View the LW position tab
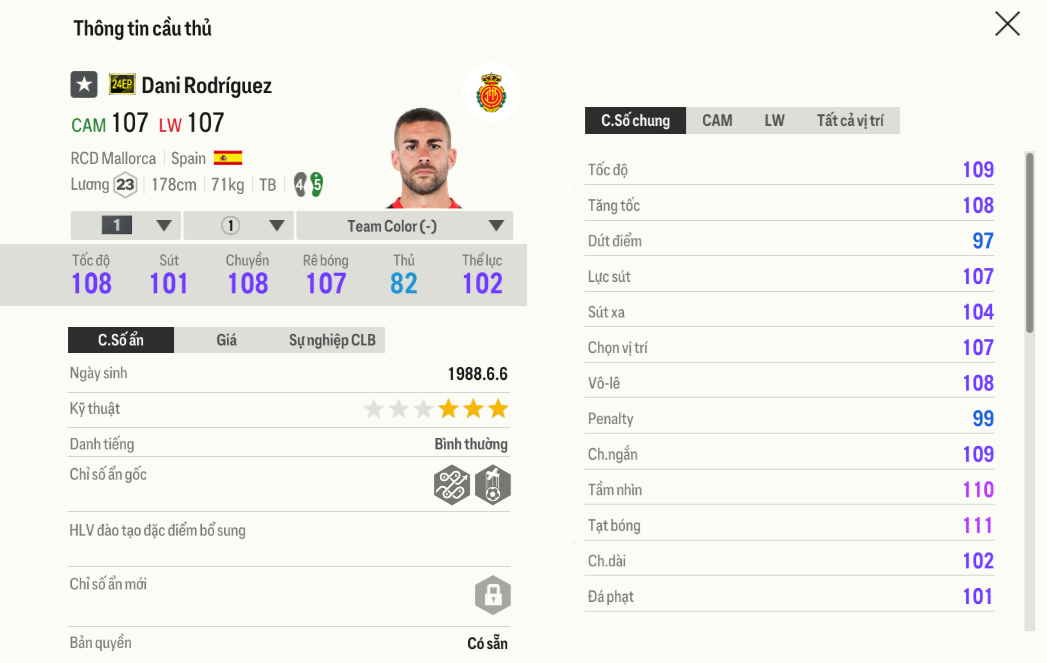The image size is (1047, 663). [774, 121]
